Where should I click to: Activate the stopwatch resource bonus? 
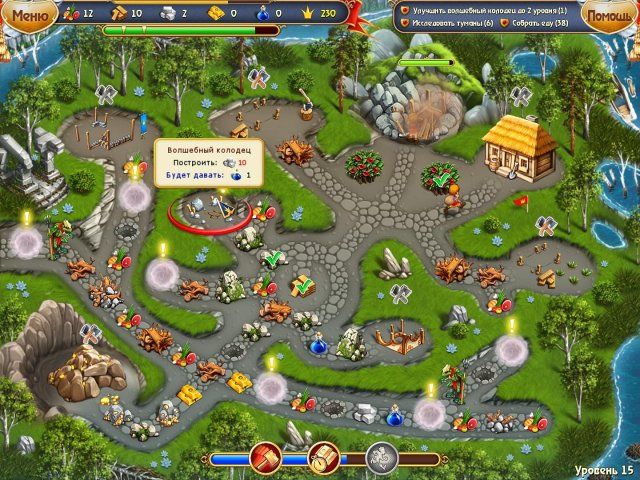click(x=324, y=457)
